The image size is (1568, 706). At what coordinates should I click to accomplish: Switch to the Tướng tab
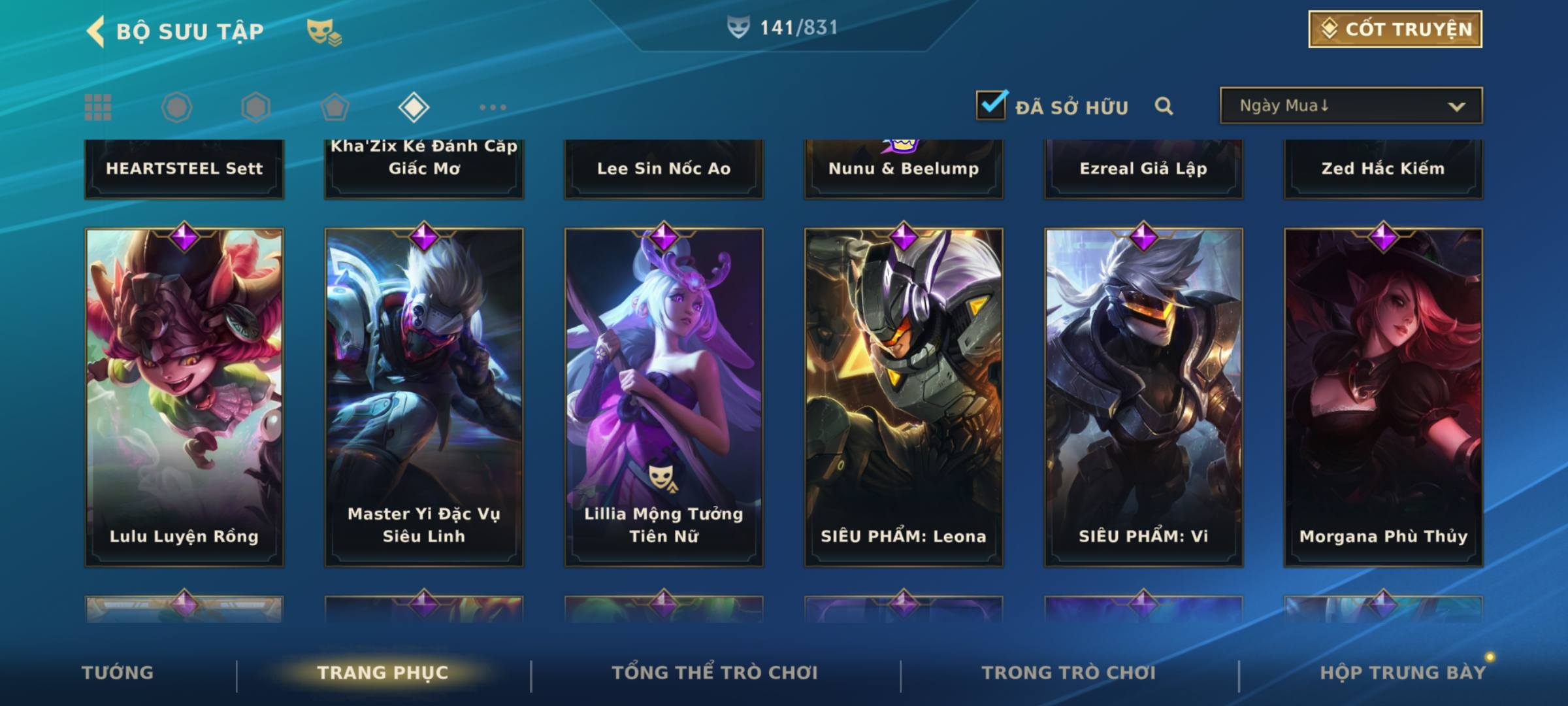click(118, 673)
